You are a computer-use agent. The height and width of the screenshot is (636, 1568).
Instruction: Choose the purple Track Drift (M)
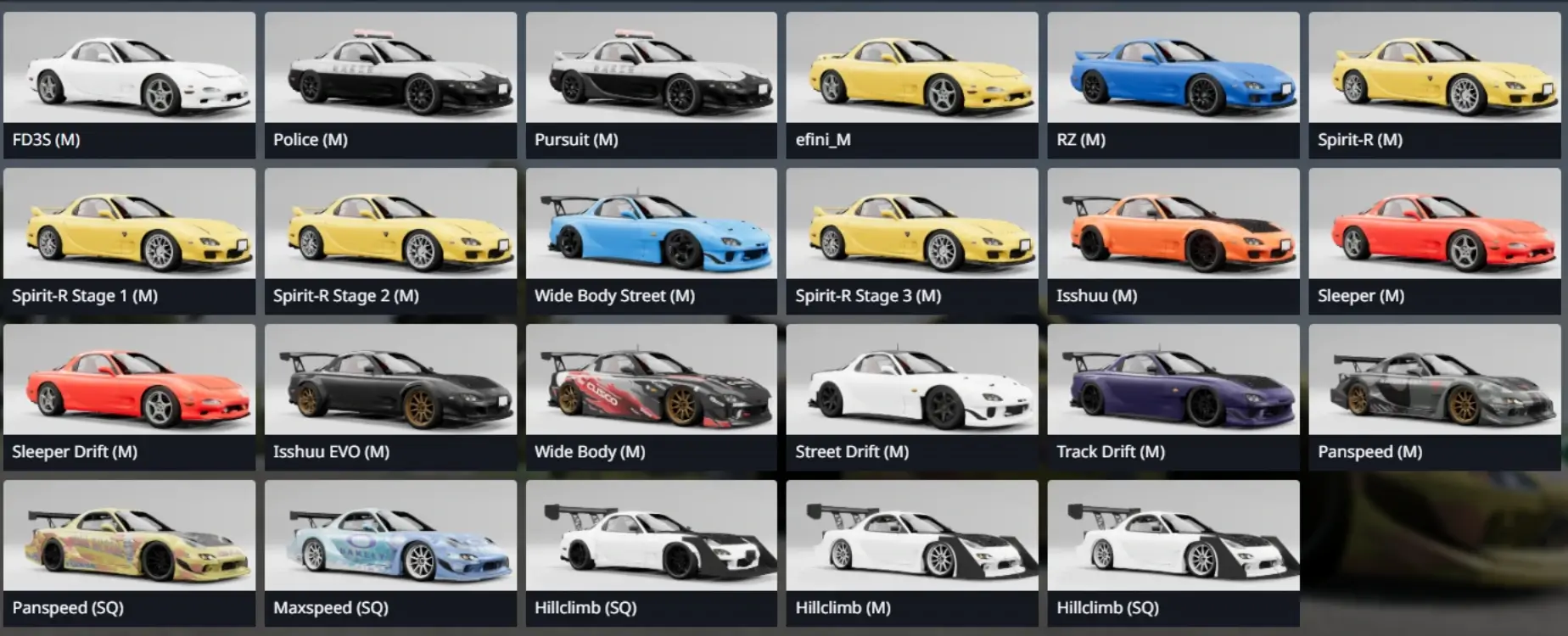click(x=1173, y=397)
